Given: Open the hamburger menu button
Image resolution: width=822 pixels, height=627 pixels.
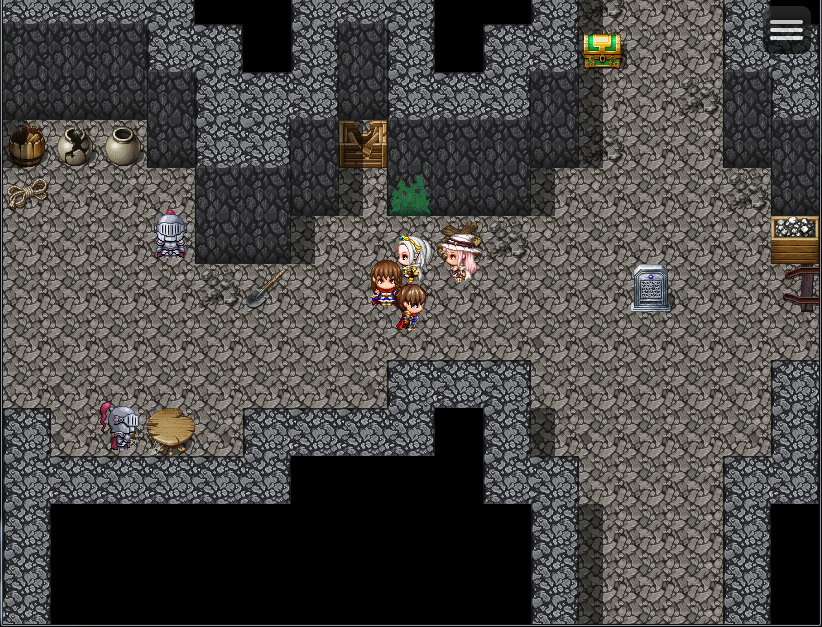Looking at the screenshot, I should [x=786, y=30].
